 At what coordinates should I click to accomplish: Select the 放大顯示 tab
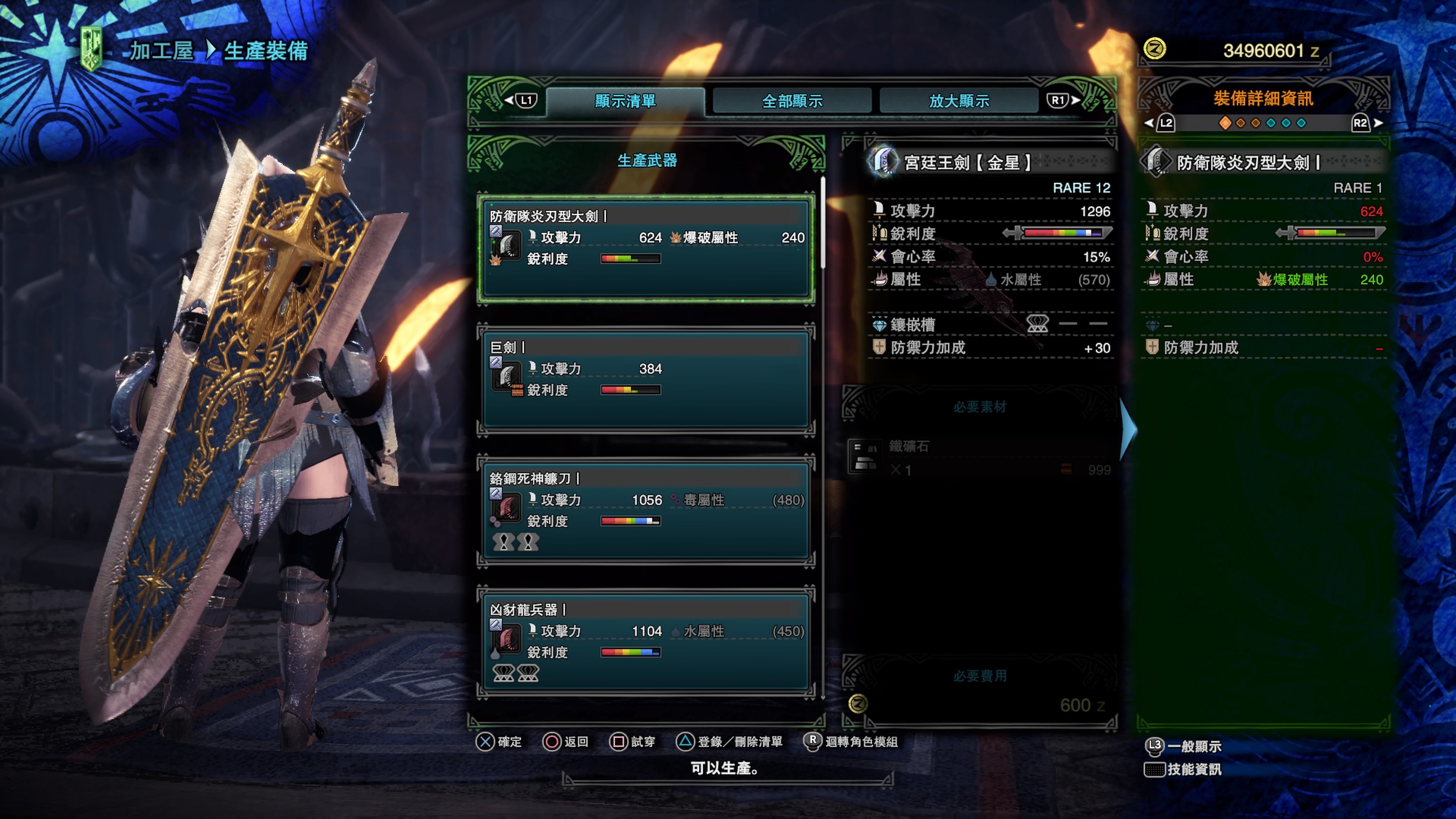click(x=959, y=101)
